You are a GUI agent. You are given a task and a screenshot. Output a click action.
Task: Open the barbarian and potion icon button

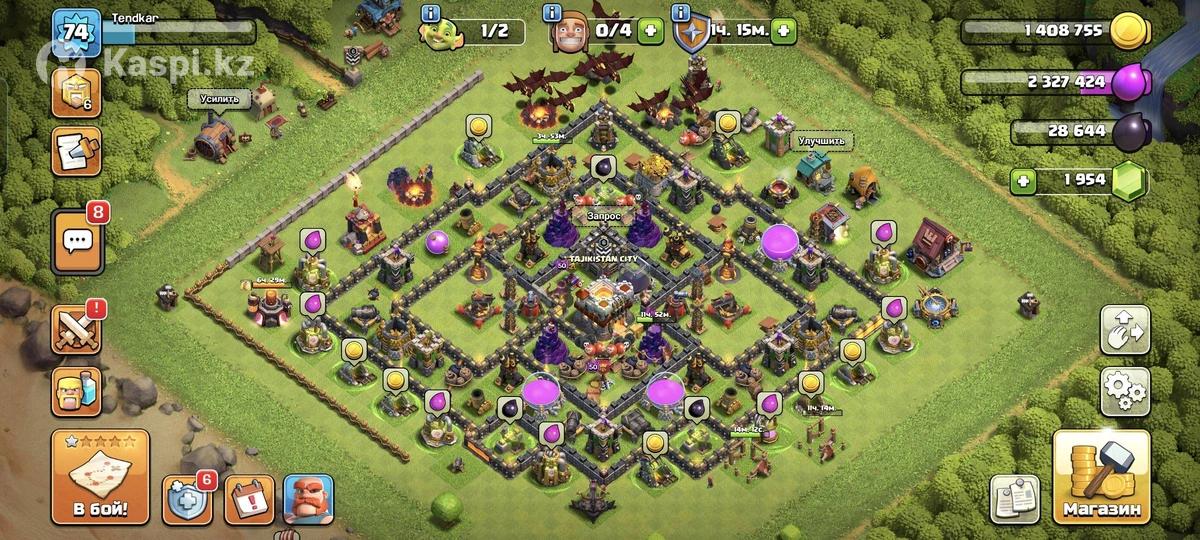pos(76,391)
